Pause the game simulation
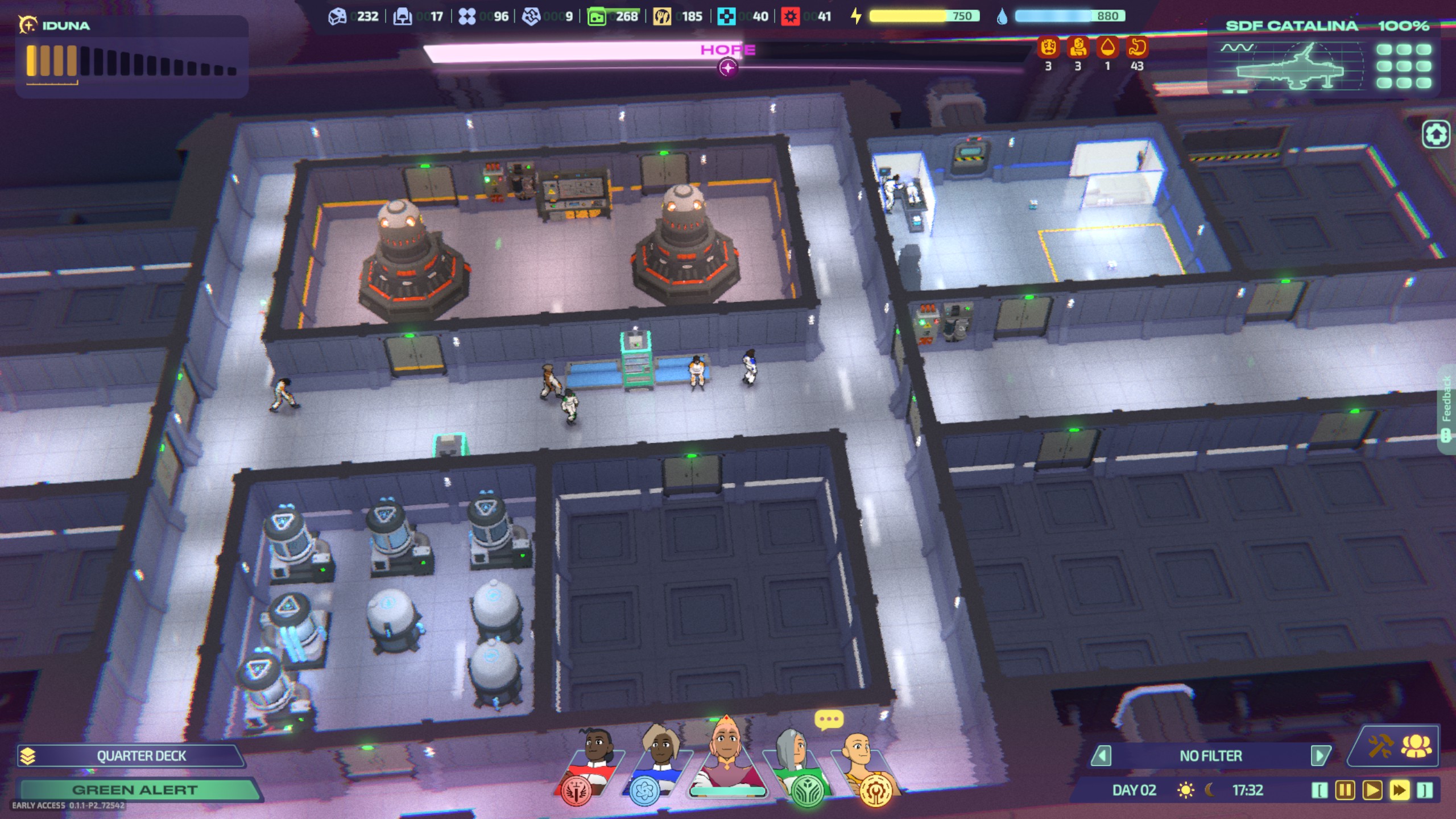The image size is (1456, 819). click(x=1345, y=791)
